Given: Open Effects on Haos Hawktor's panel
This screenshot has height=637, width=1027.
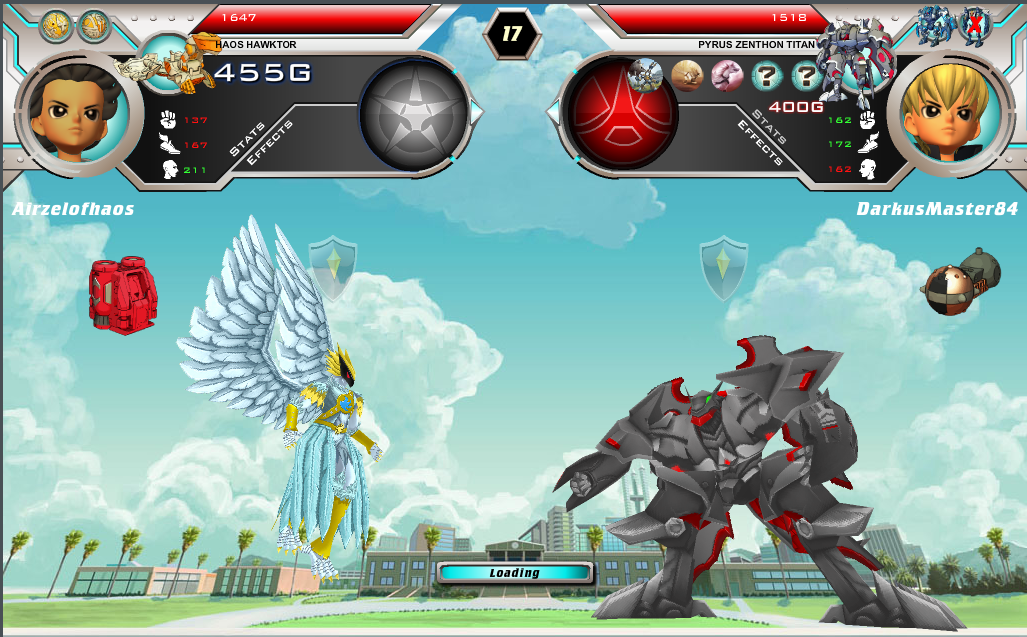Looking at the screenshot, I should click(271, 144).
